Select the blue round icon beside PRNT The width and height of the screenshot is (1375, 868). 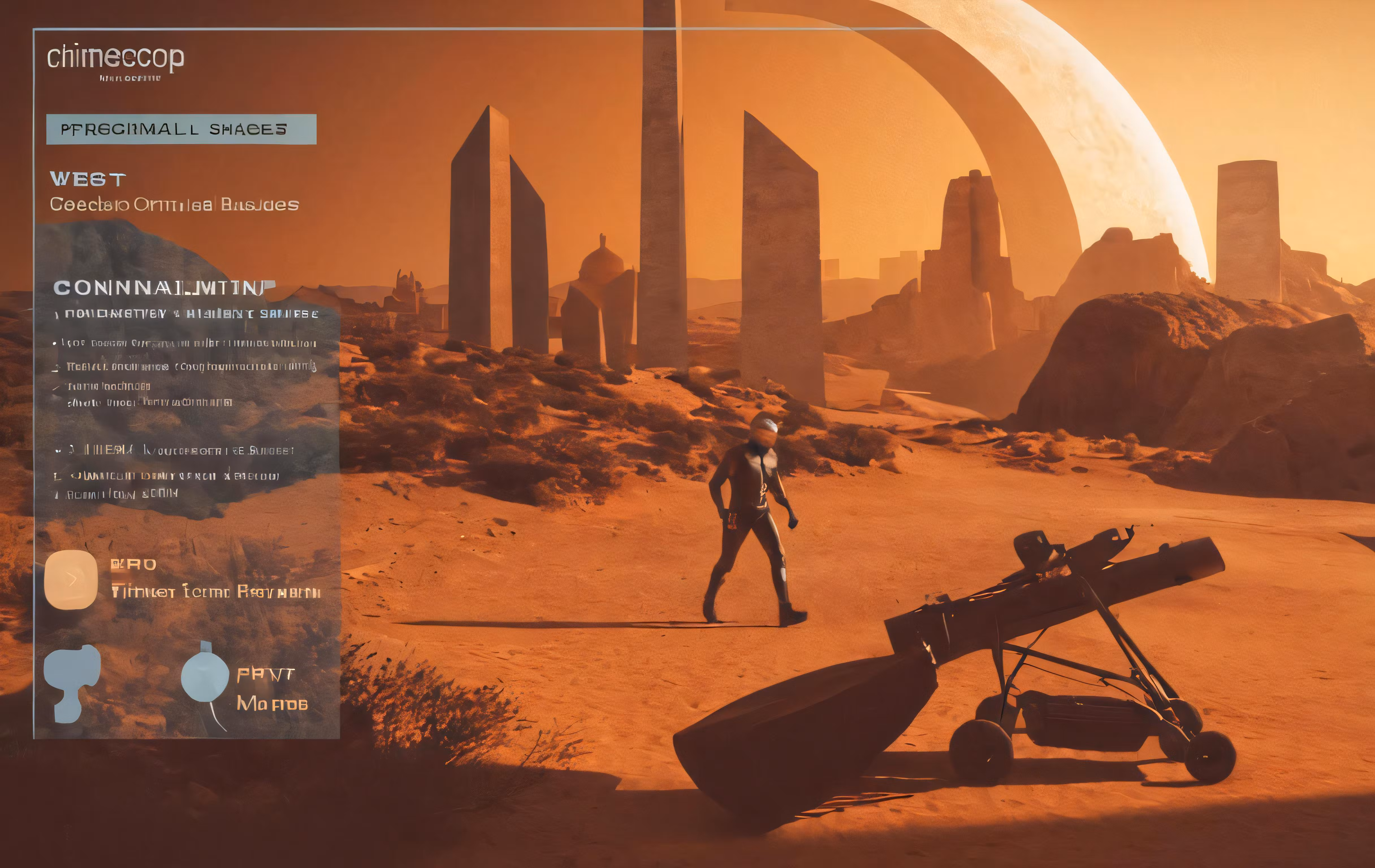204,677
